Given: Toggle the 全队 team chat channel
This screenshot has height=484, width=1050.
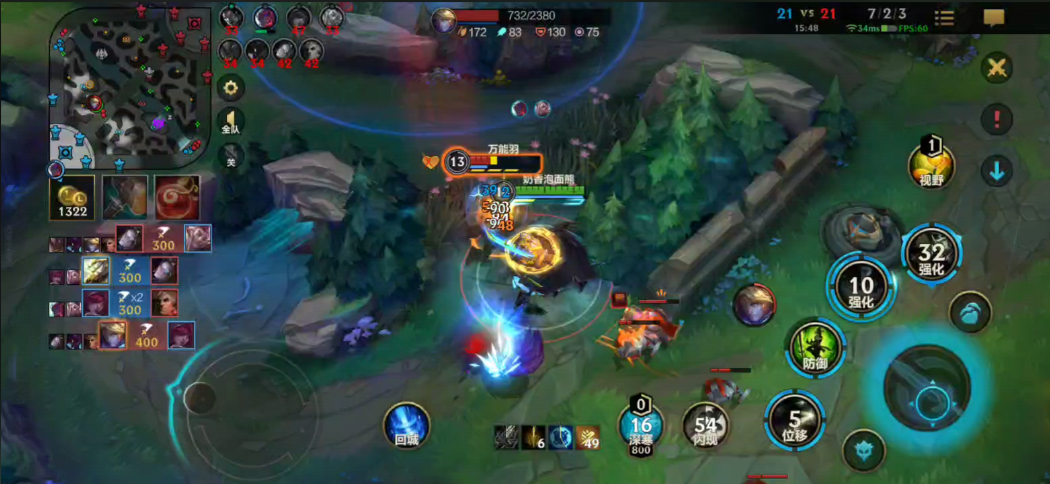Looking at the screenshot, I should click(231, 122).
